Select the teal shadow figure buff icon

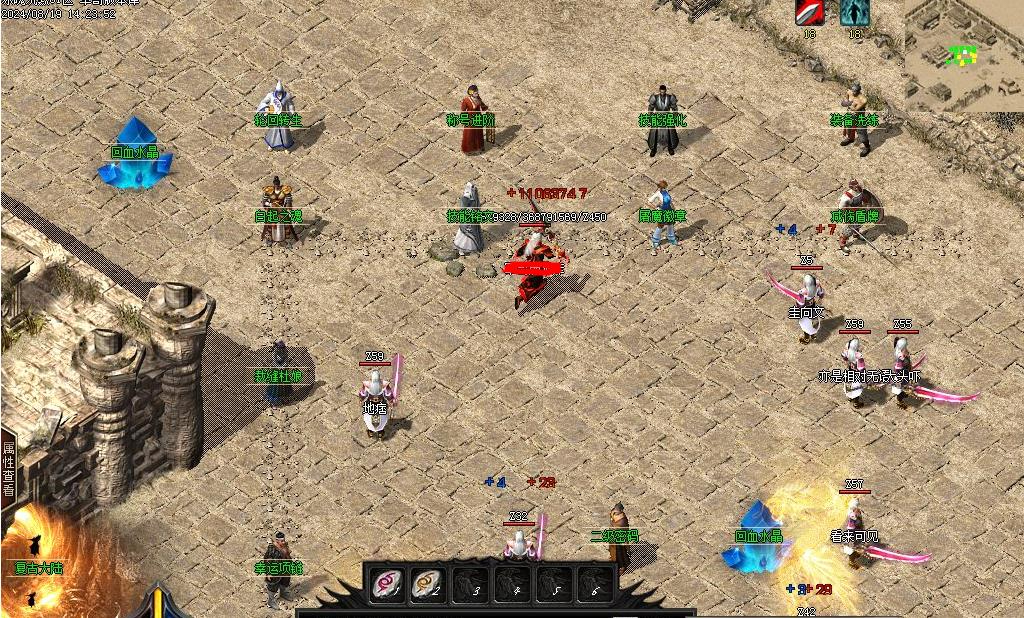854,13
